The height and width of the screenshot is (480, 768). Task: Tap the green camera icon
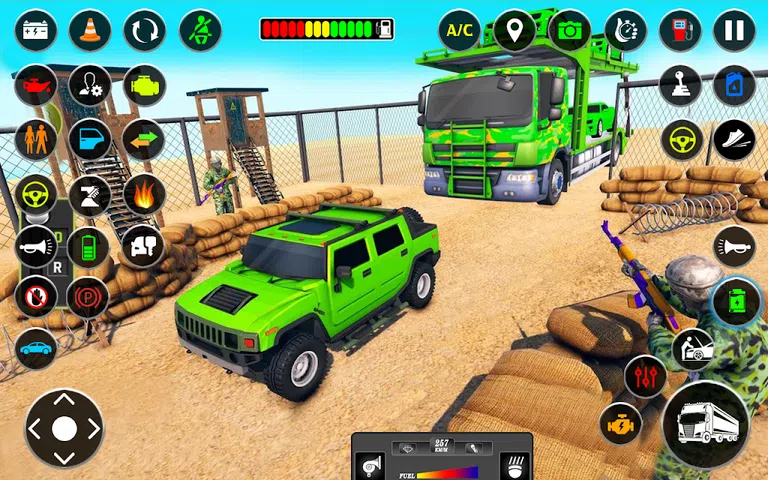coord(570,31)
